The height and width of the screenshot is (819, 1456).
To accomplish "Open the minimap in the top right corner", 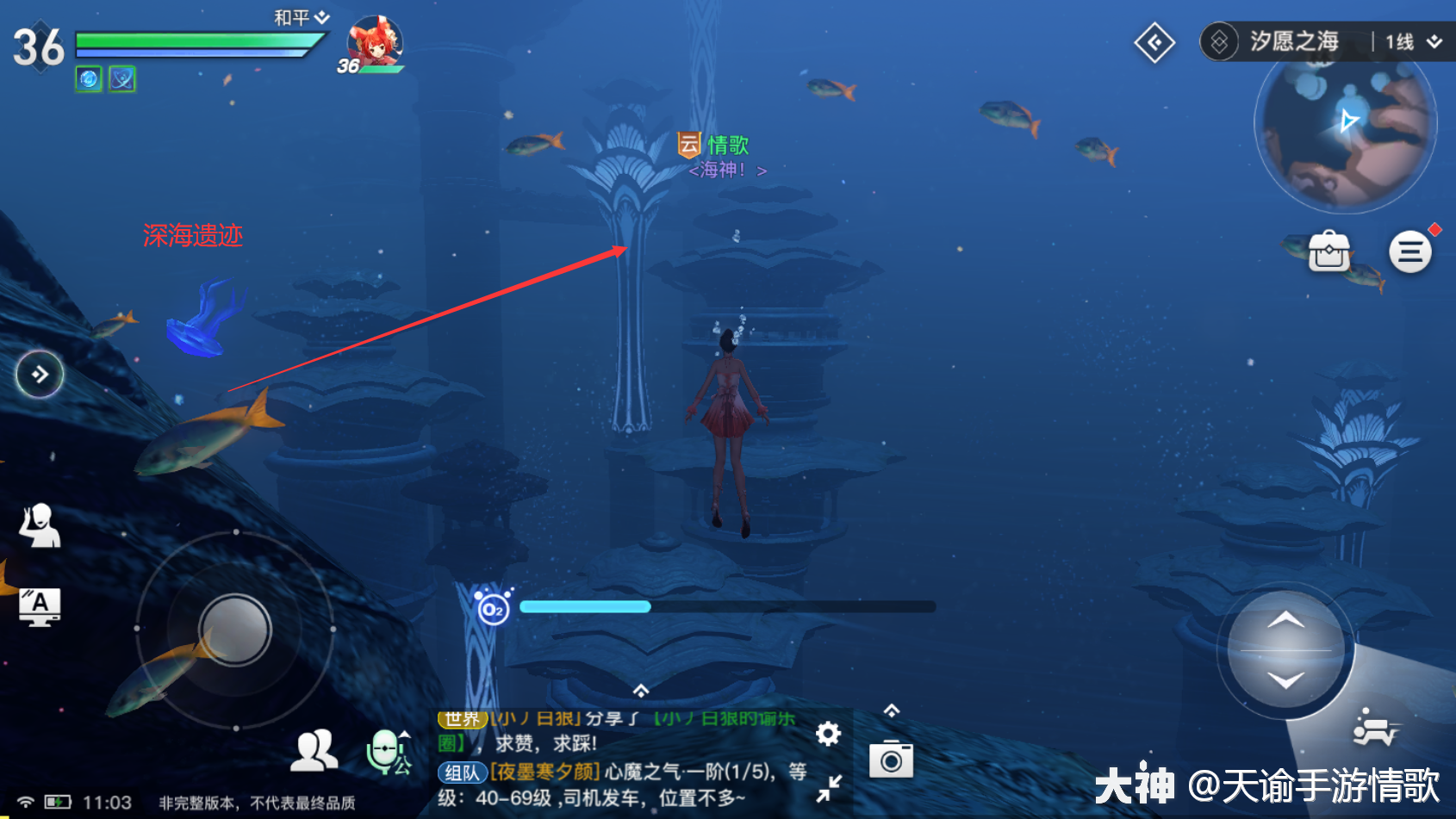I will click(x=1346, y=127).
